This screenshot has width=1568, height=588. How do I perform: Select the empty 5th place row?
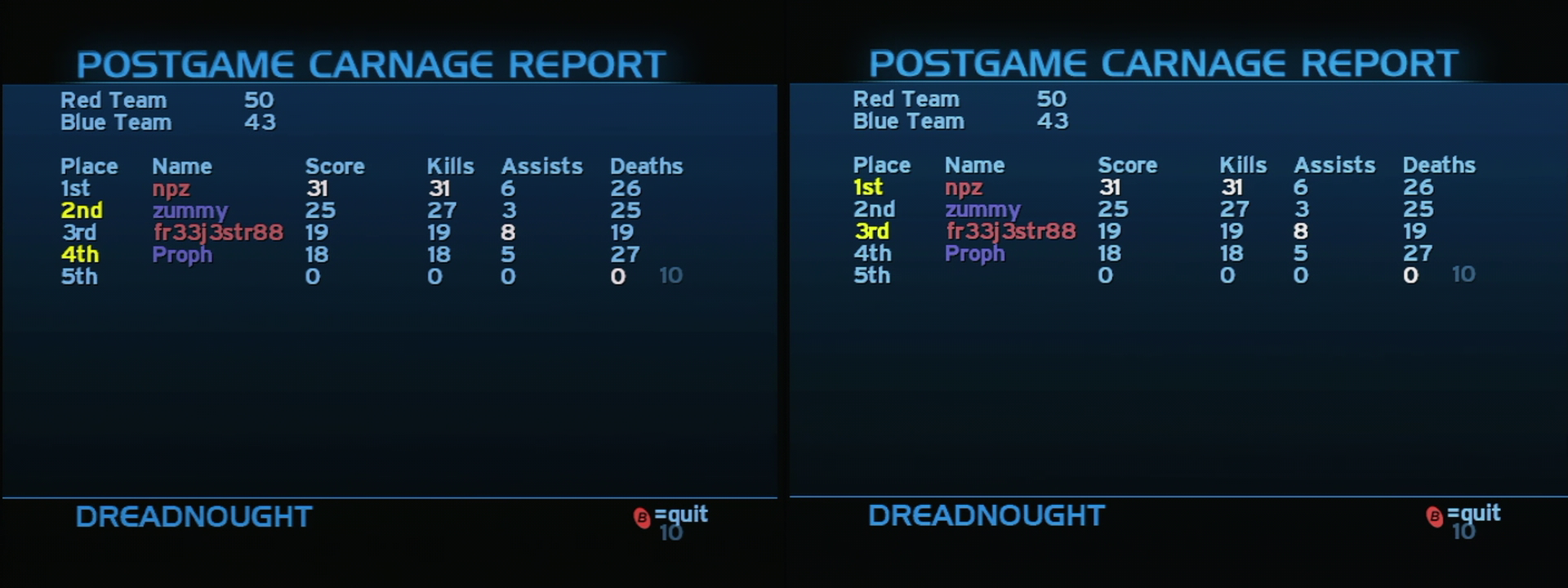[78, 277]
